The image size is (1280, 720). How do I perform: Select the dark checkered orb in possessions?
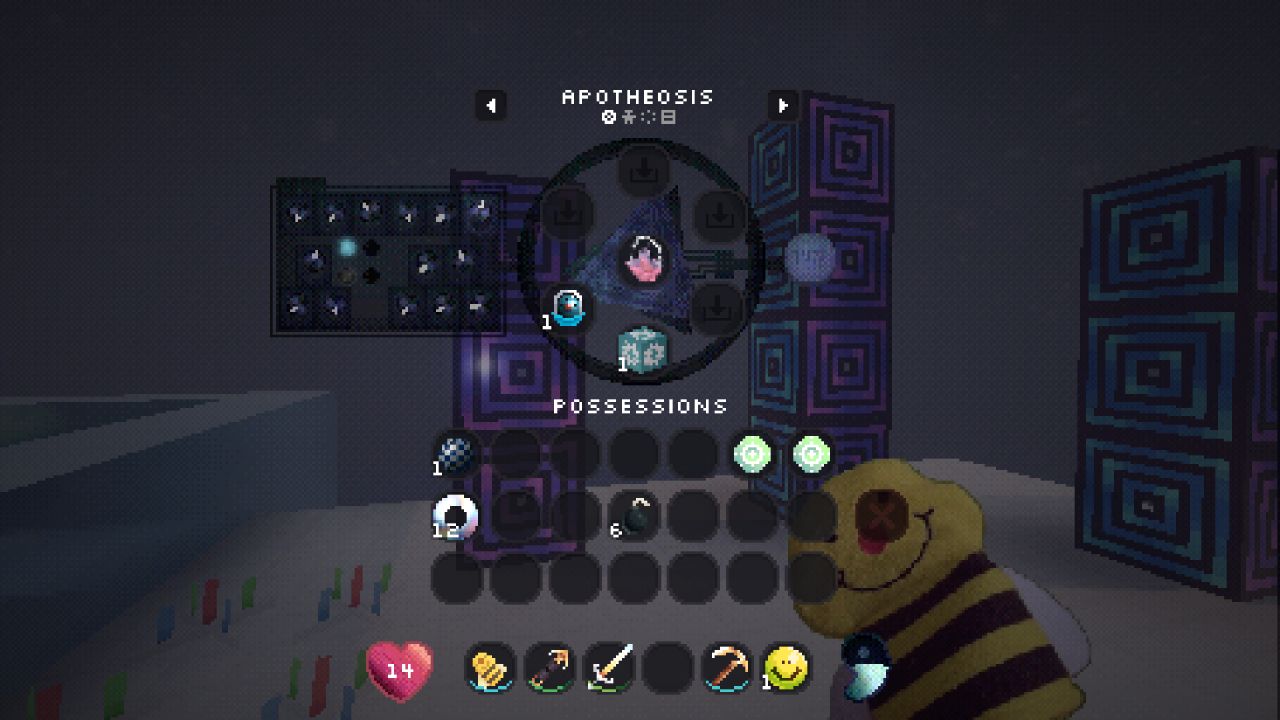click(x=456, y=455)
